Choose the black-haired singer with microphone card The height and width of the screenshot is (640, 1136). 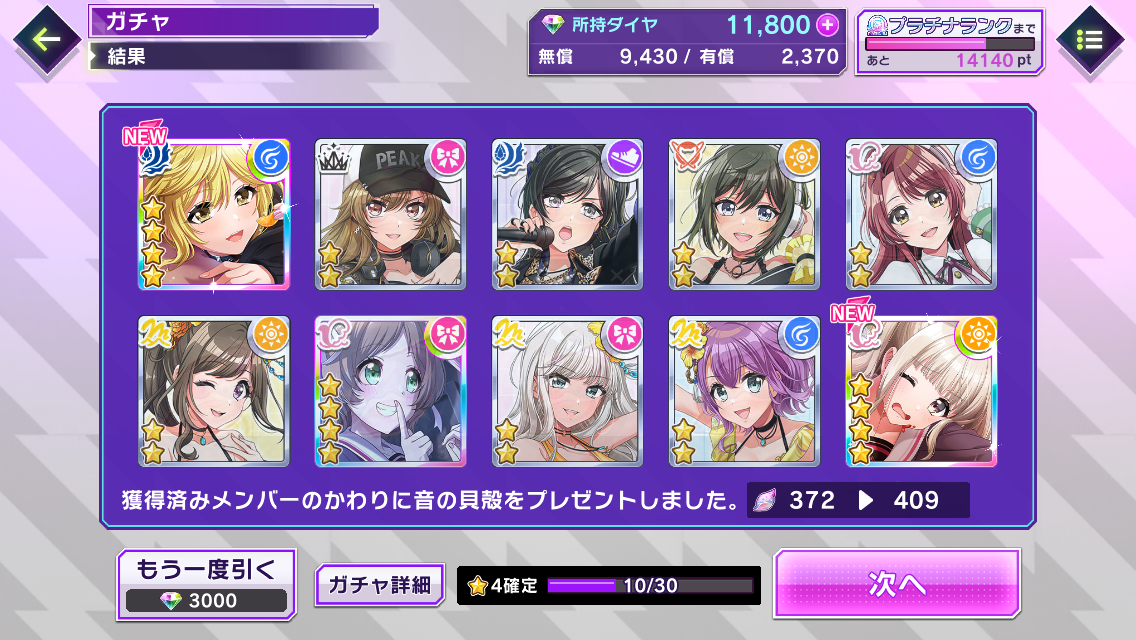click(x=567, y=215)
